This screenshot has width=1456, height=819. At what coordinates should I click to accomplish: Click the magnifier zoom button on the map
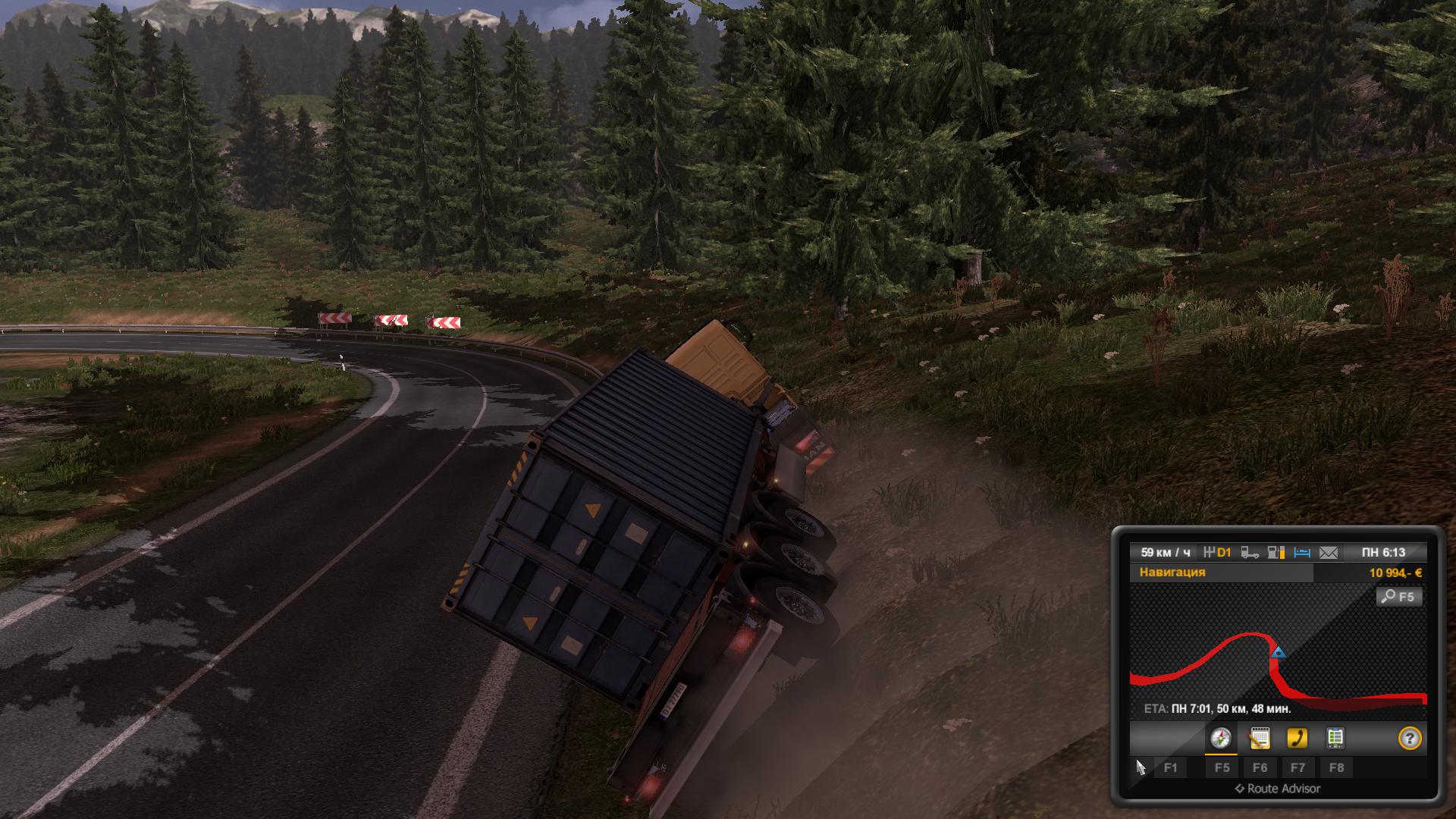coord(1399,597)
